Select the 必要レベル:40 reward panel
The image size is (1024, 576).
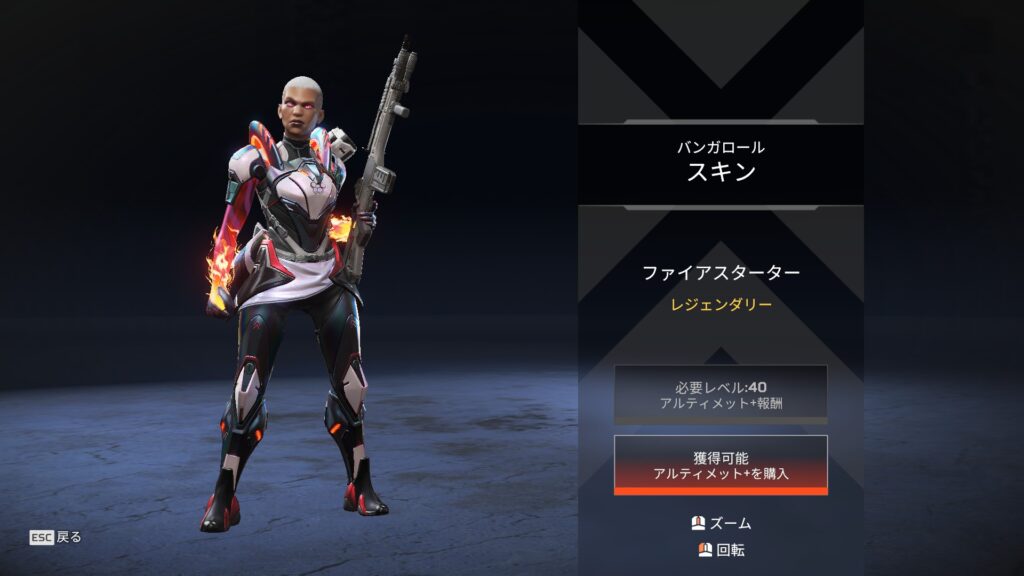click(x=720, y=394)
